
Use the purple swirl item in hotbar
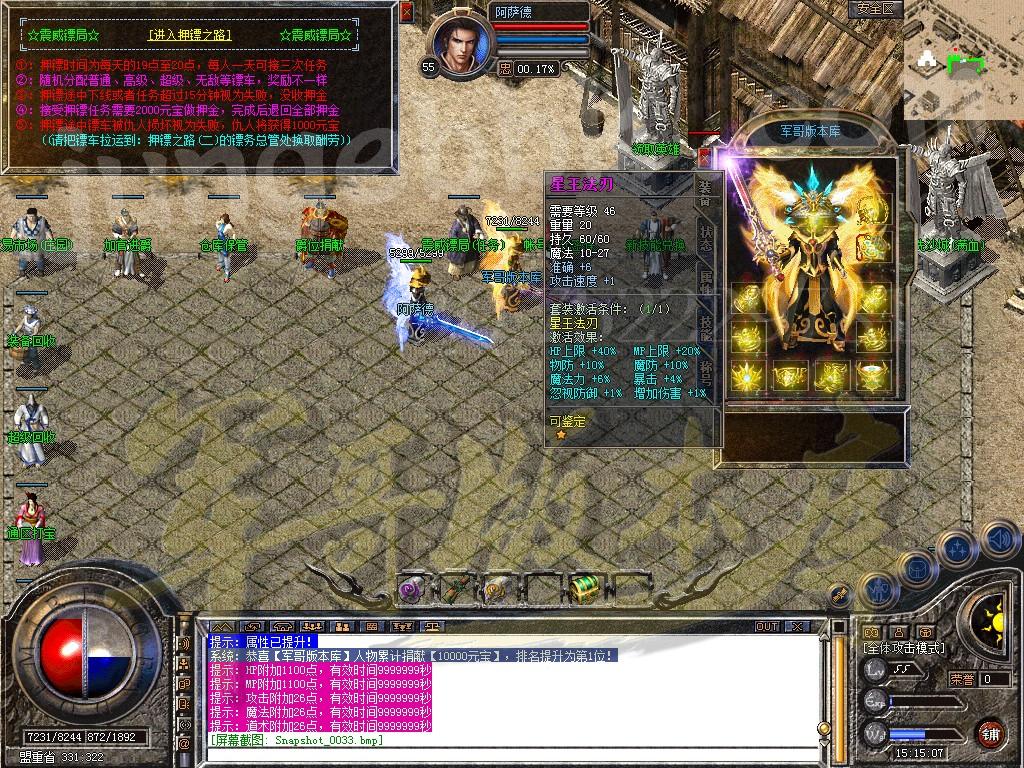[411, 590]
